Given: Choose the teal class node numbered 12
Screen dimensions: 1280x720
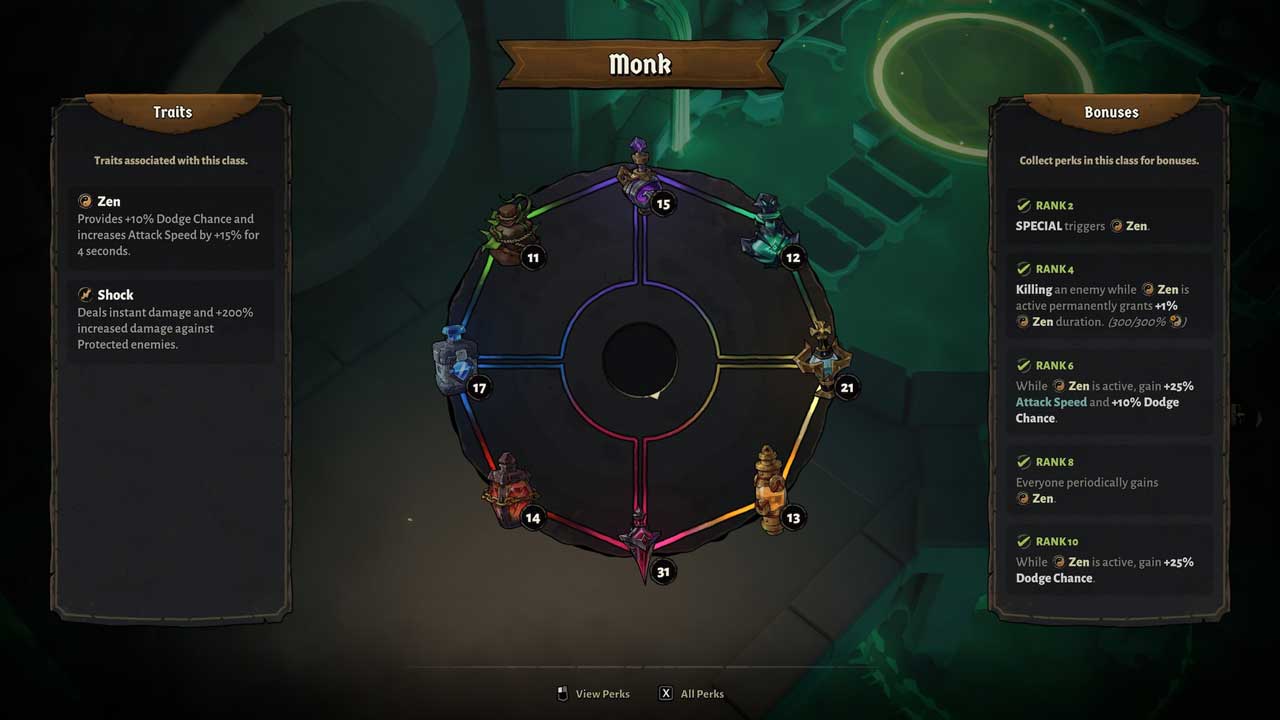Looking at the screenshot, I should pos(769,231).
